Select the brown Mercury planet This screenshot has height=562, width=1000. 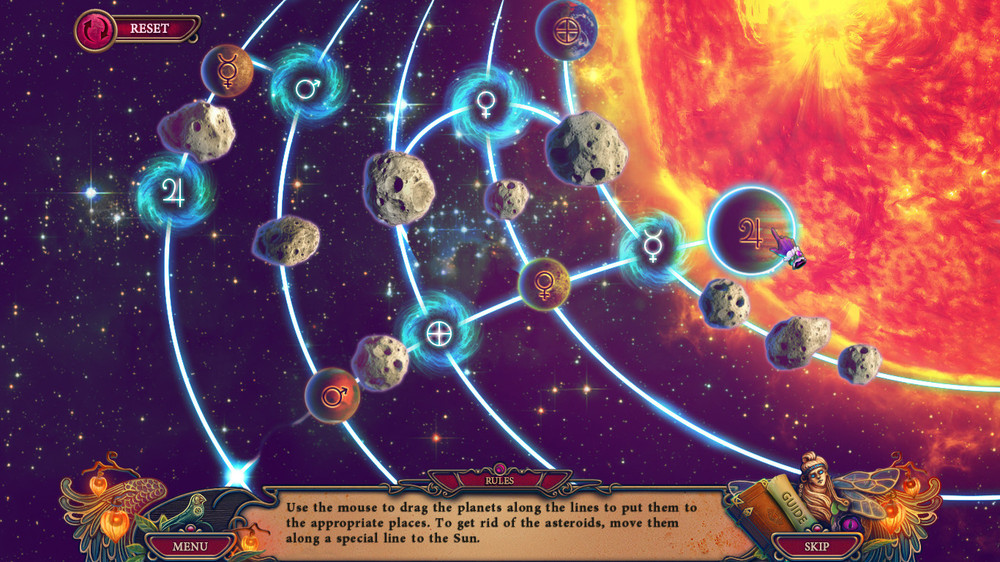(227, 70)
